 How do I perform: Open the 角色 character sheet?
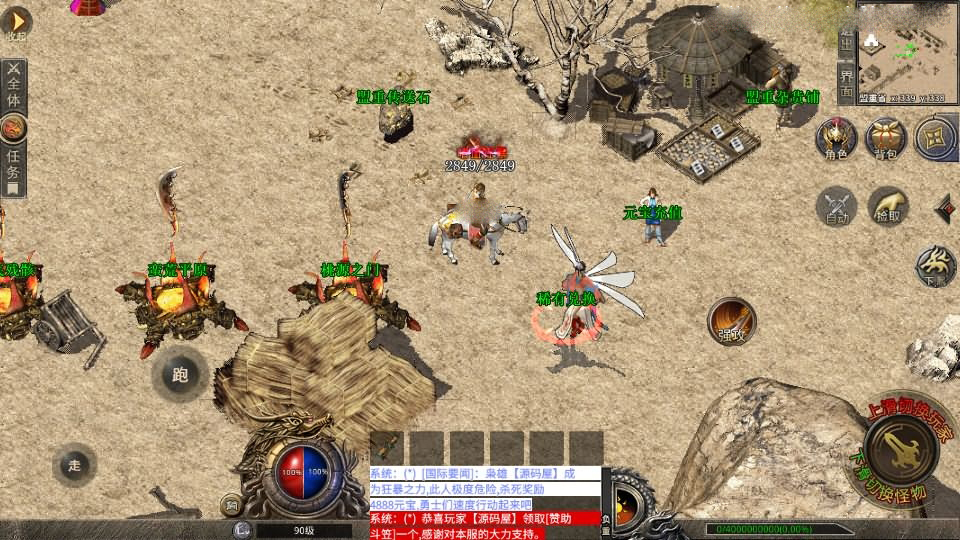point(836,138)
